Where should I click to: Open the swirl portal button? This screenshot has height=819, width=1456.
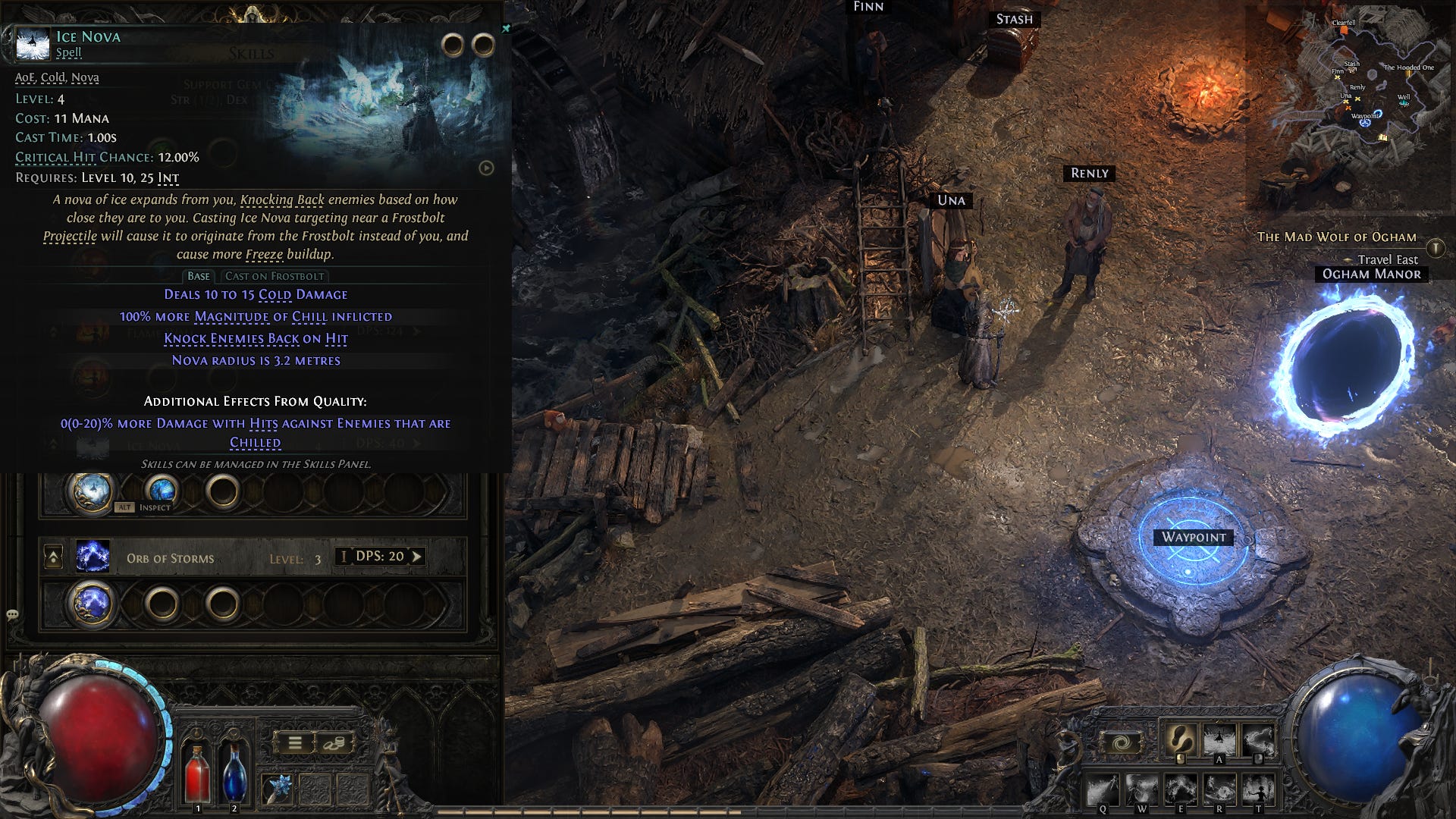(1121, 742)
